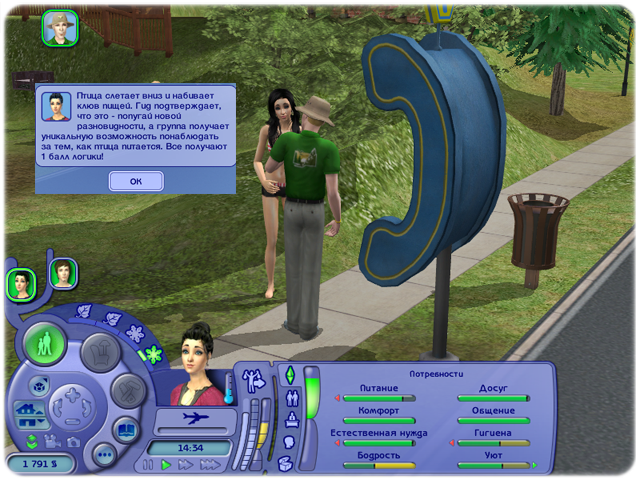Select the sim in the hat portrait
The image size is (640, 480).
tap(60, 28)
